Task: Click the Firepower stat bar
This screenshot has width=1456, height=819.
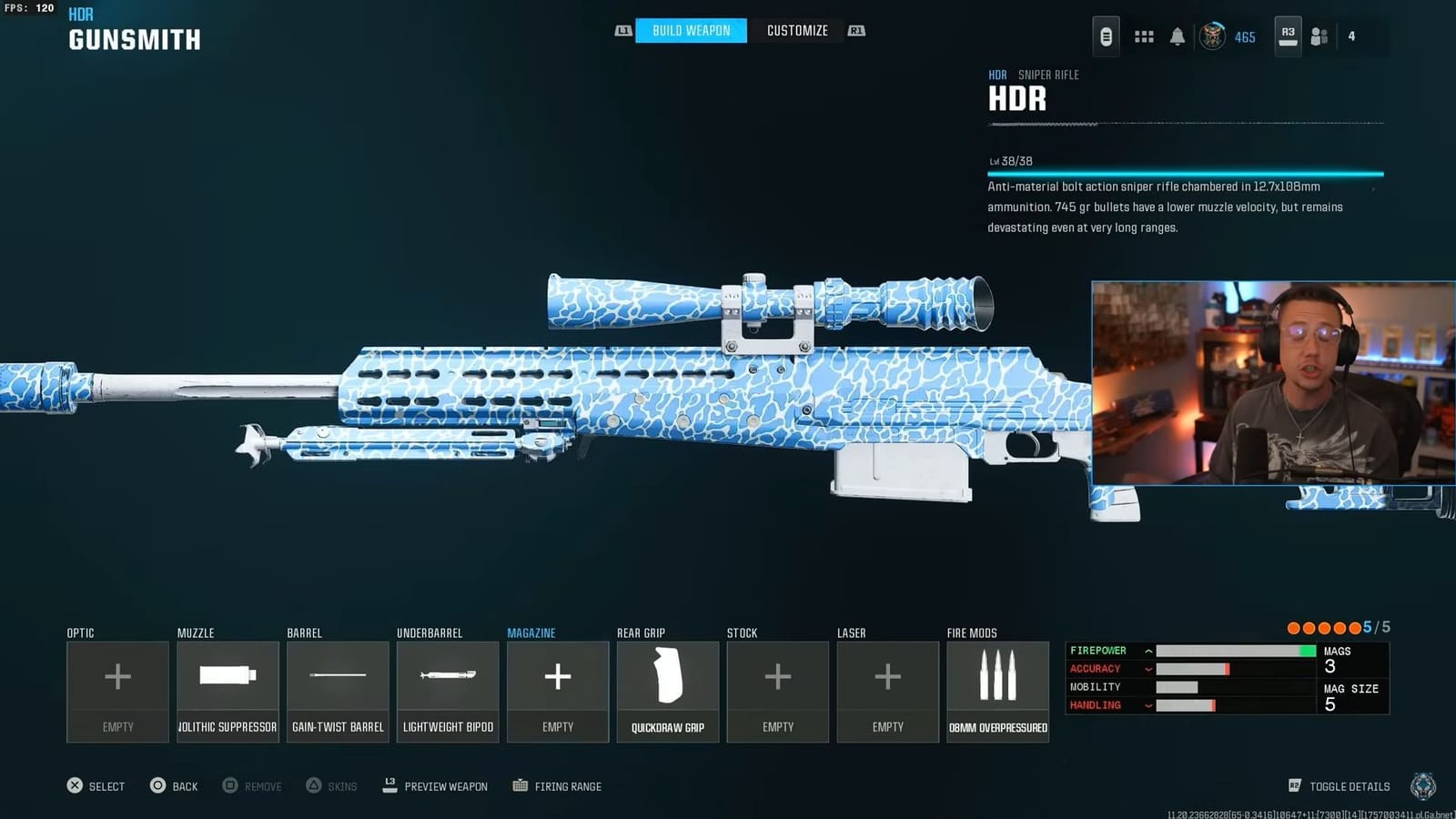Action: click(x=1238, y=651)
